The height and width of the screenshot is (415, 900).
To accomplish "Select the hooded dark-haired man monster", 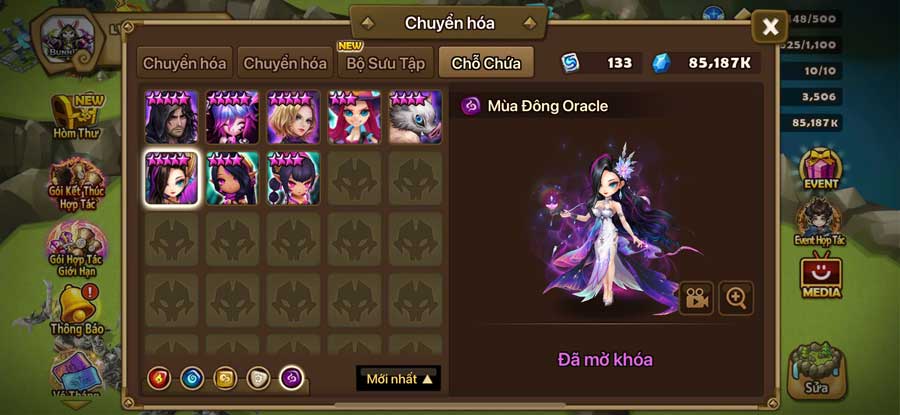I will coord(172,117).
